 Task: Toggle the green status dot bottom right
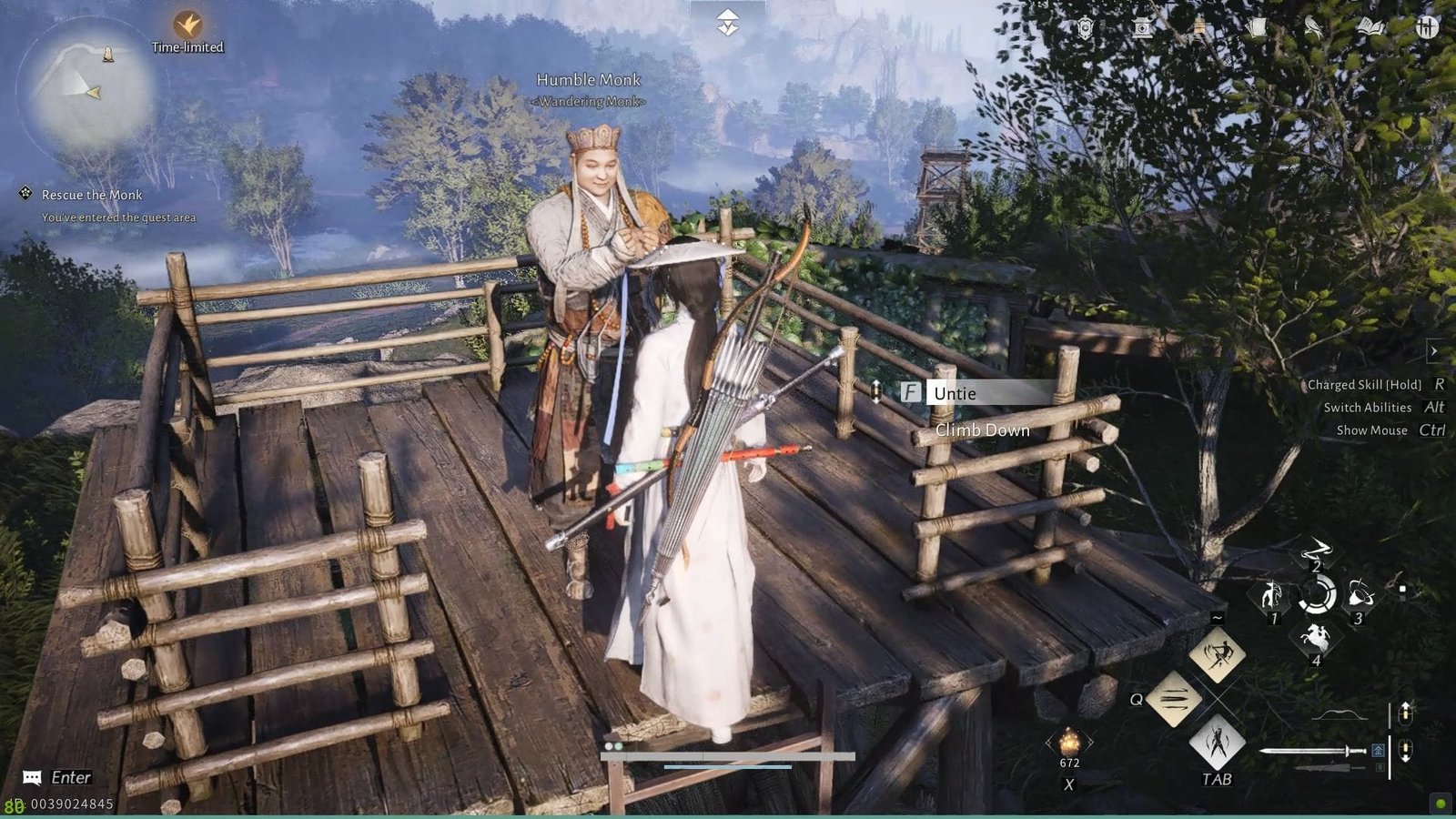(1440, 804)
